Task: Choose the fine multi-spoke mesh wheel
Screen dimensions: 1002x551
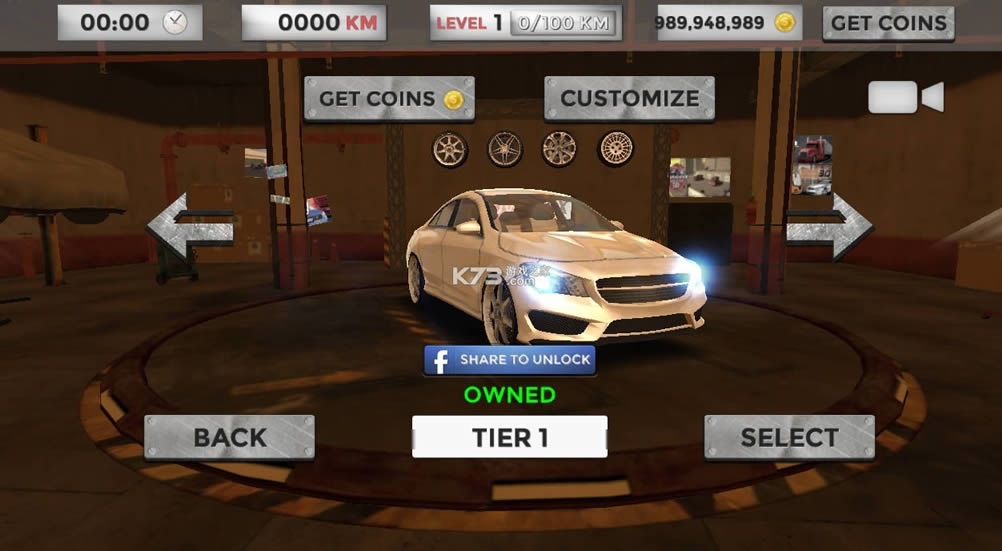Action: (616, 149)
